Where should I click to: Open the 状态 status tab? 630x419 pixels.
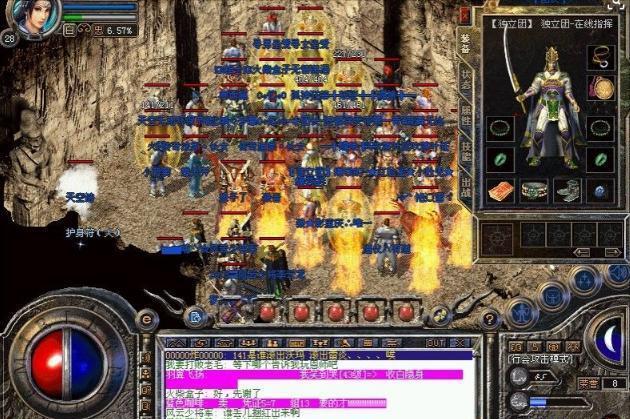466,78
